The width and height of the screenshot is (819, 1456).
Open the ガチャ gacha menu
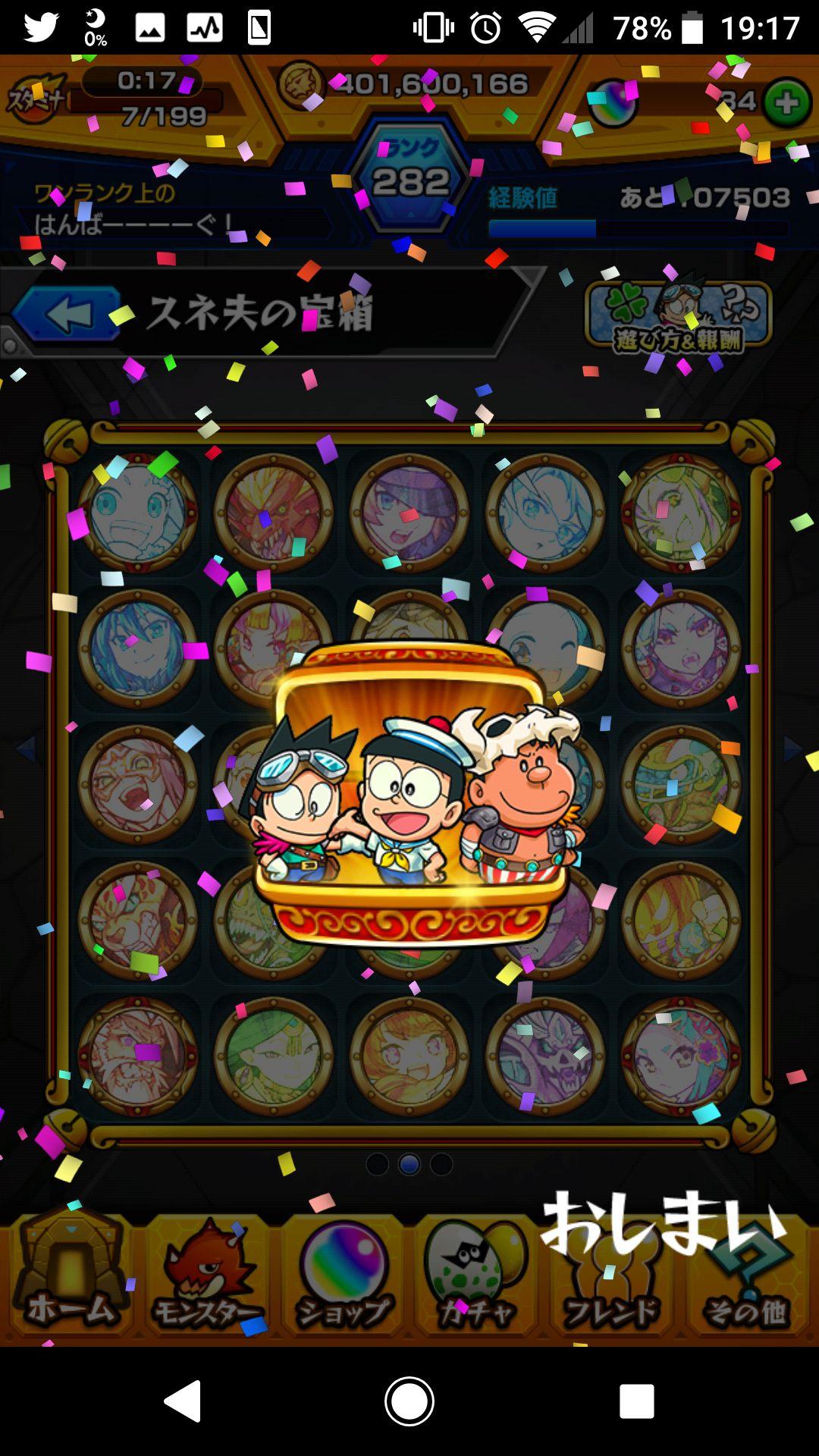coord(476,1276)
